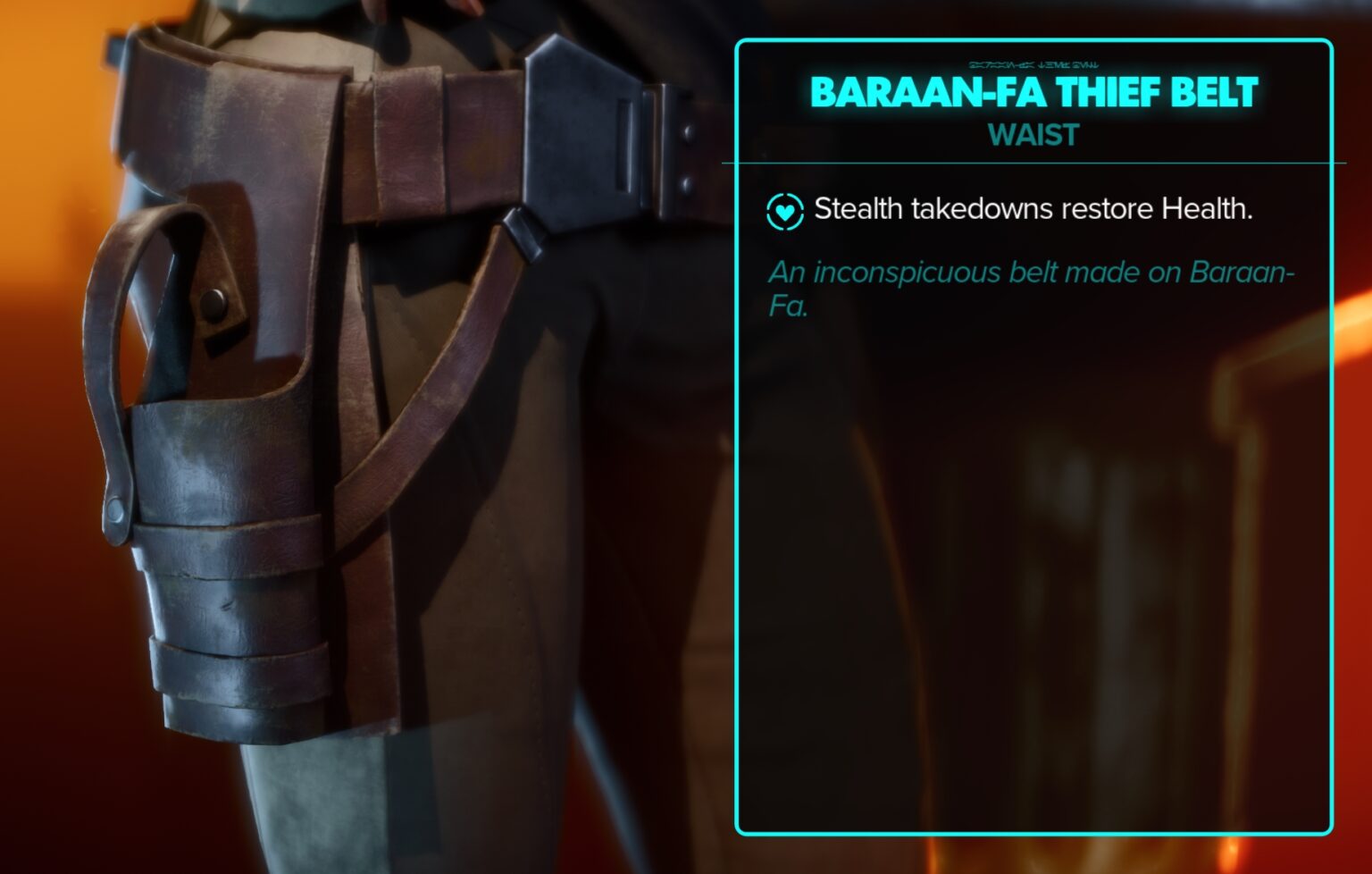Open the BARAAN-FA THIEF BELT title header
Image resolution: width=1372 pixels, height=874 pixels.
1034,91
